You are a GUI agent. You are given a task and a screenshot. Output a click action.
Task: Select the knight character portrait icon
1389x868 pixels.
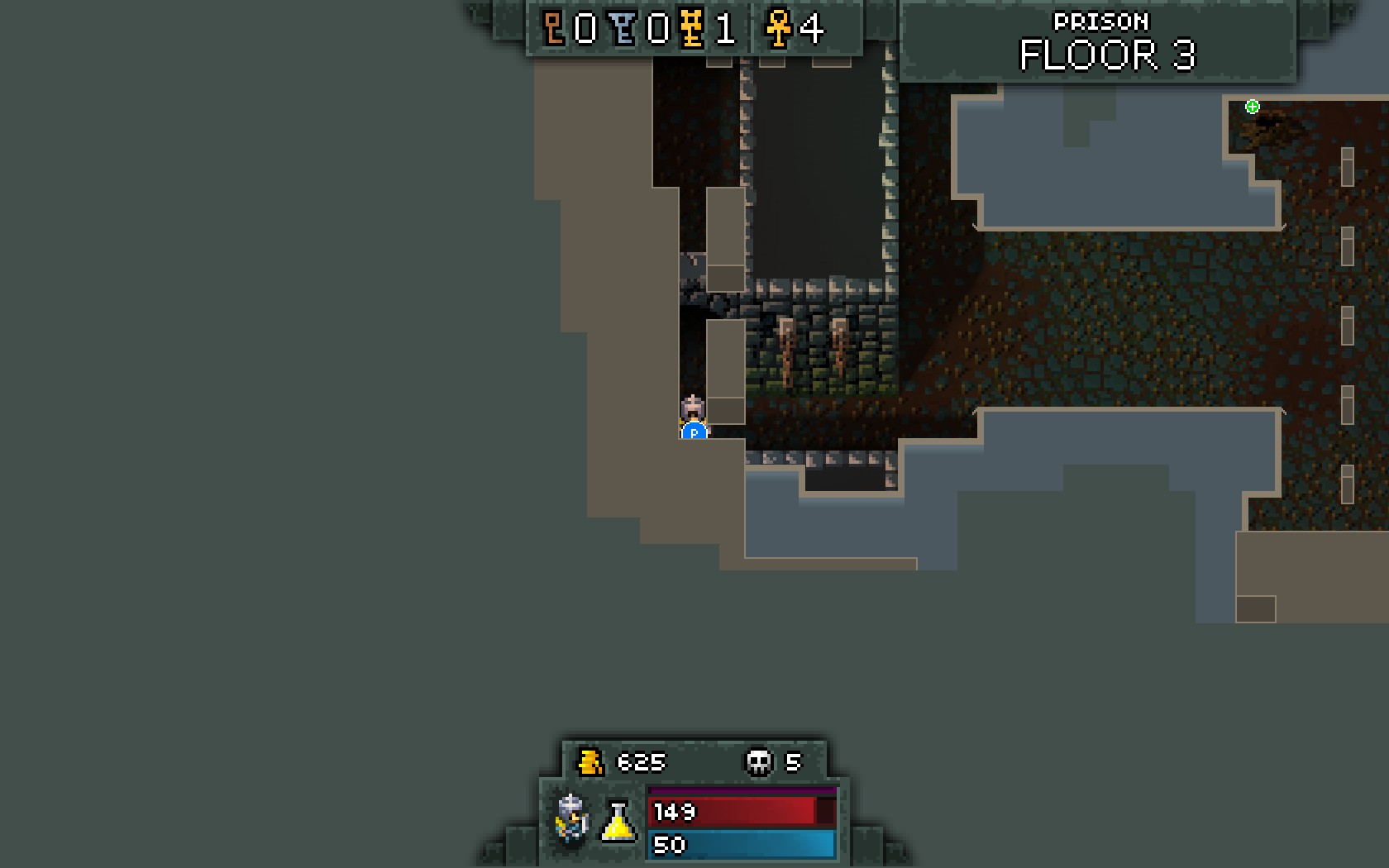click(571, 818)
